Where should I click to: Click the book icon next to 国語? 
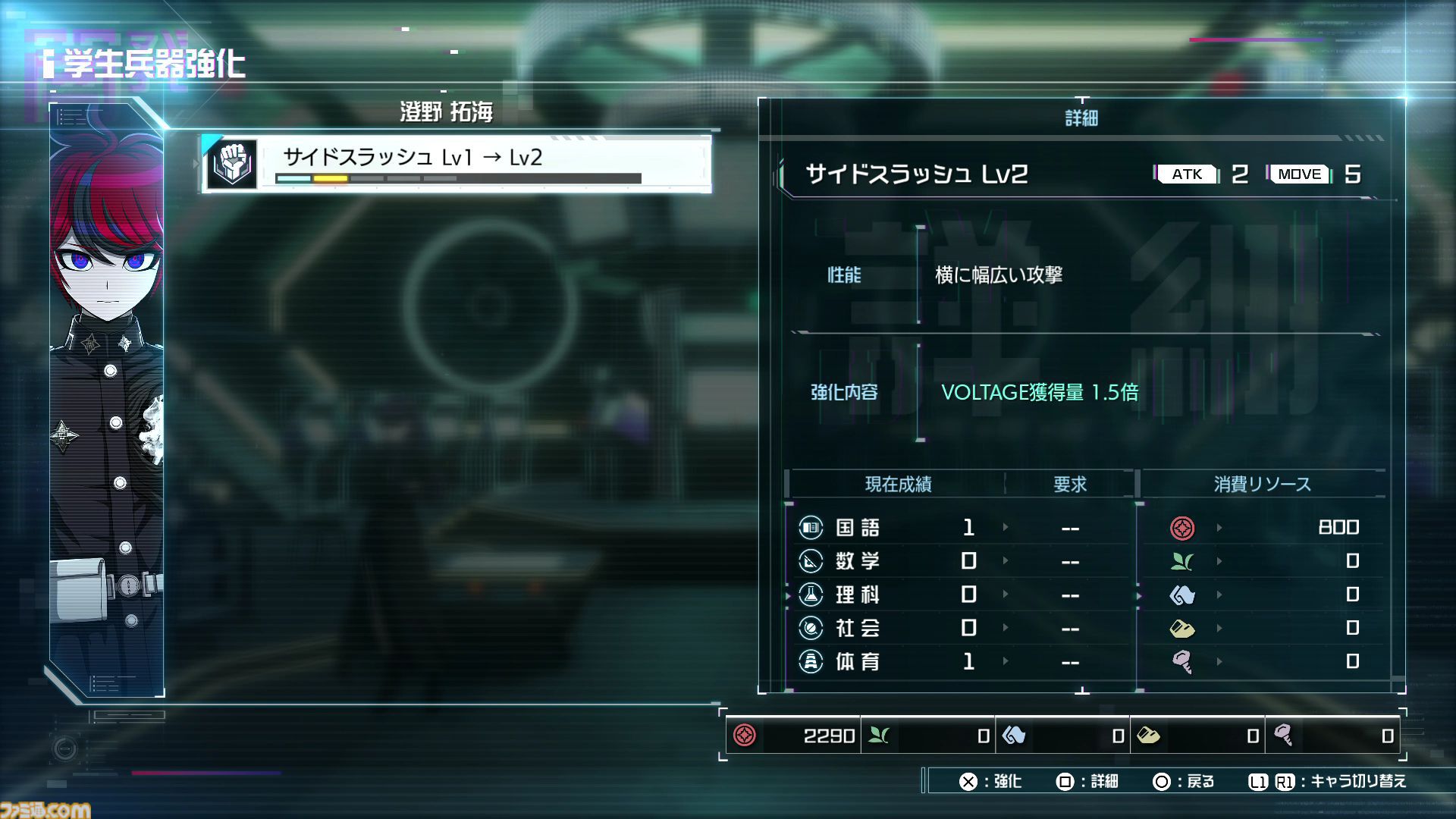coord(810,527)
